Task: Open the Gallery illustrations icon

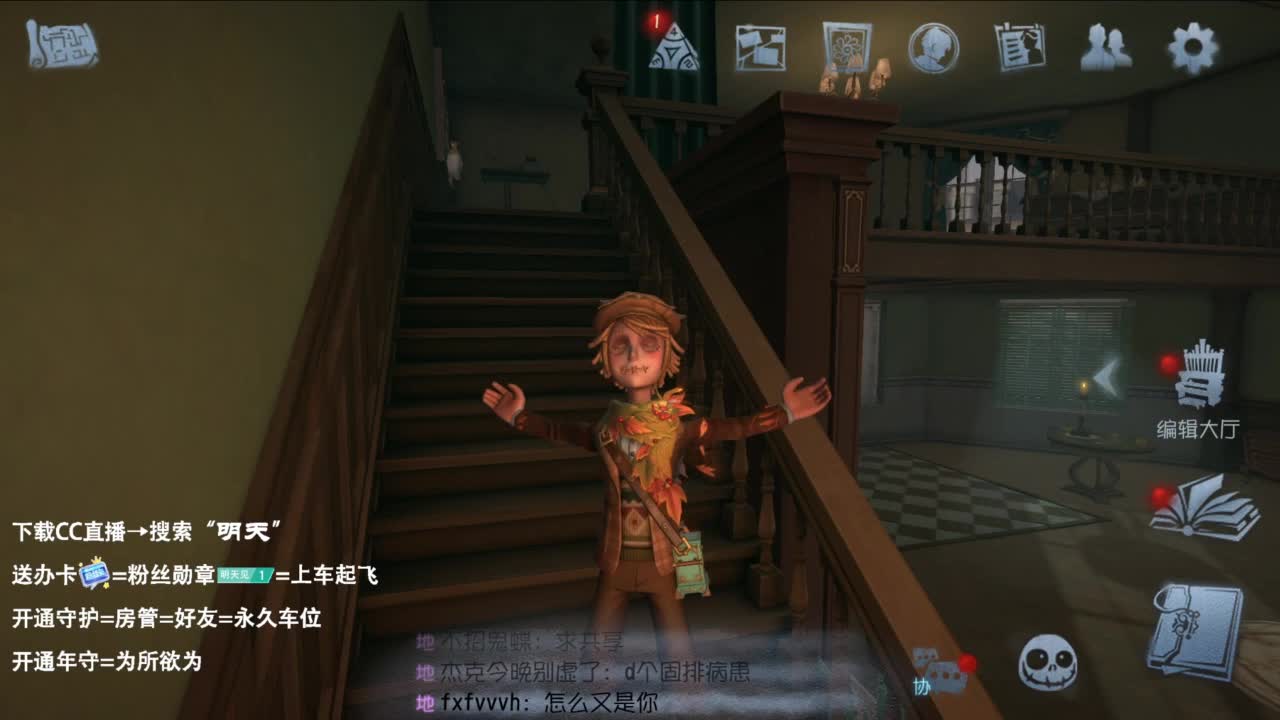Action: (845, 45)
